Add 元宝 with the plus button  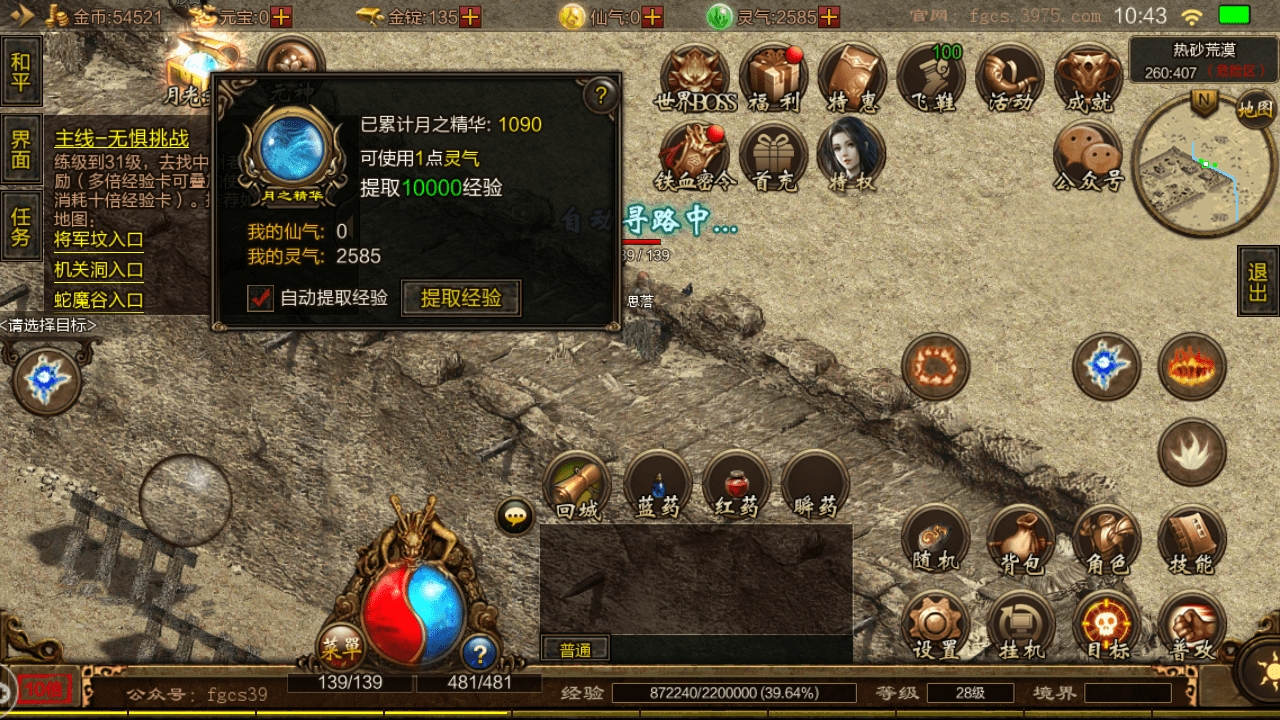pos(282,17)
